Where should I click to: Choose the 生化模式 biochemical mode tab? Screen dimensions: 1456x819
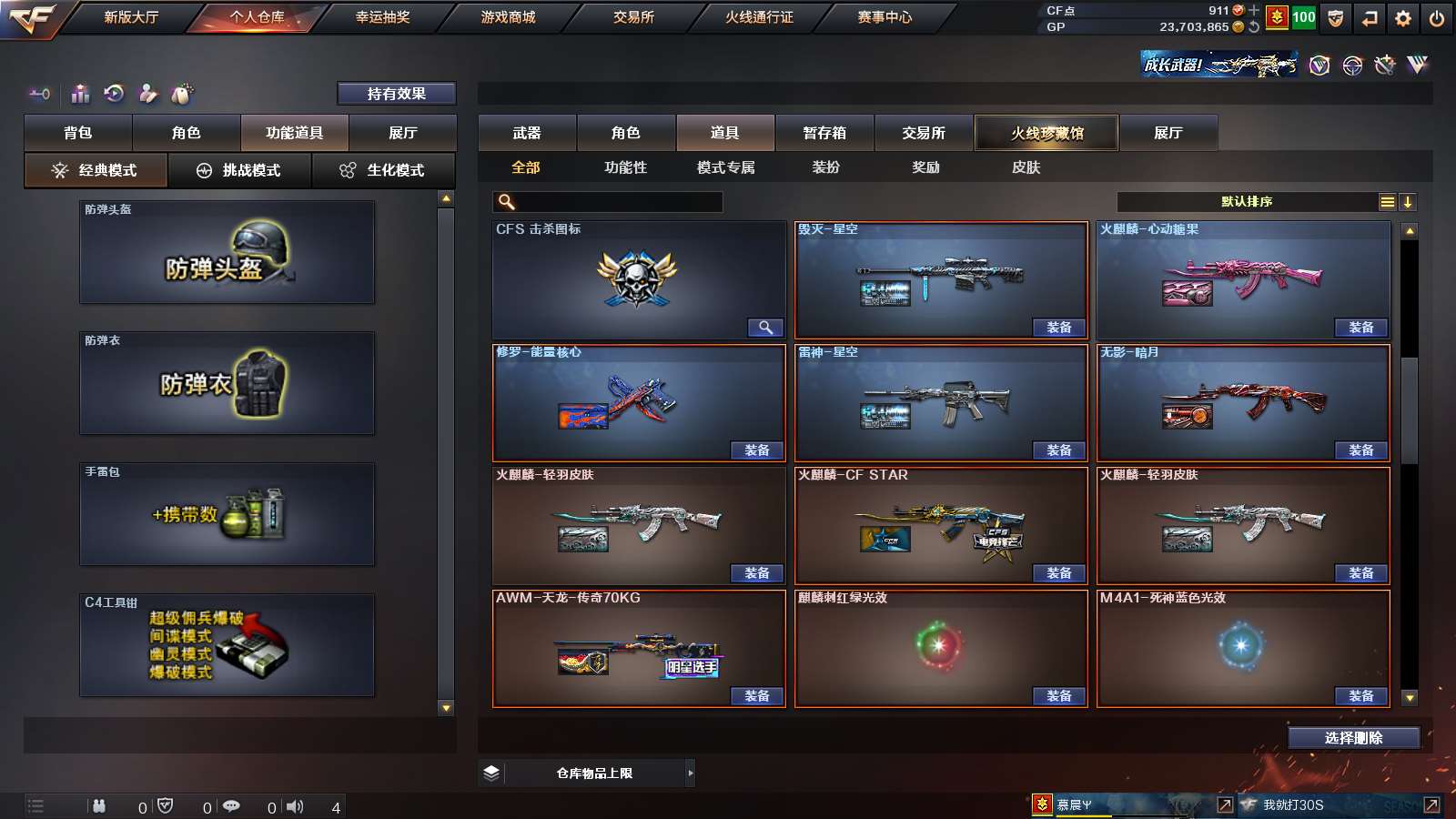pos(383,170)
